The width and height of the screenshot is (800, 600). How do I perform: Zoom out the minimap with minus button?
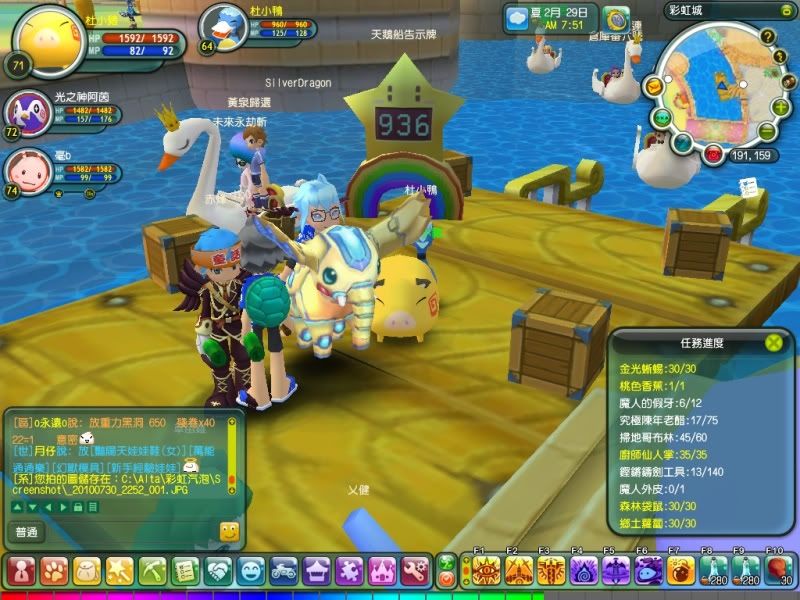click(x=768, y=132)
